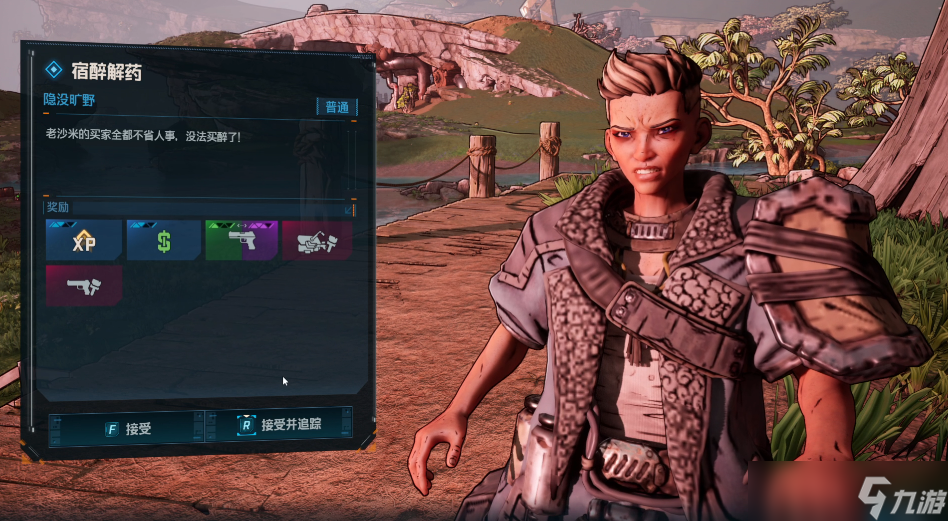Select the green-purple pistol reward tile
Viewport: 948px width, 521px height.
tap(240, 241)
